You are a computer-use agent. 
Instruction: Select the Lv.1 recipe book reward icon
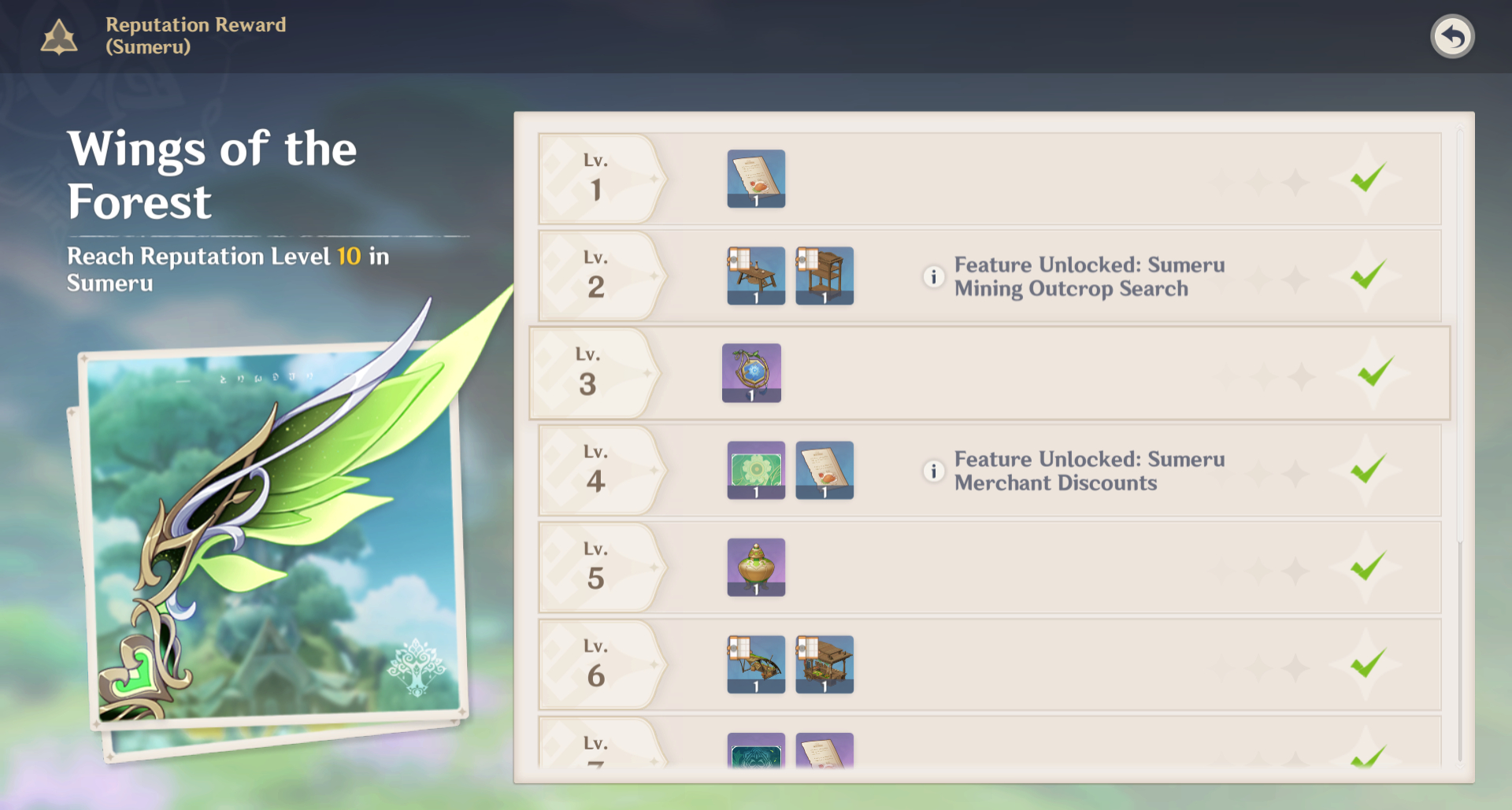pos(755,179)
